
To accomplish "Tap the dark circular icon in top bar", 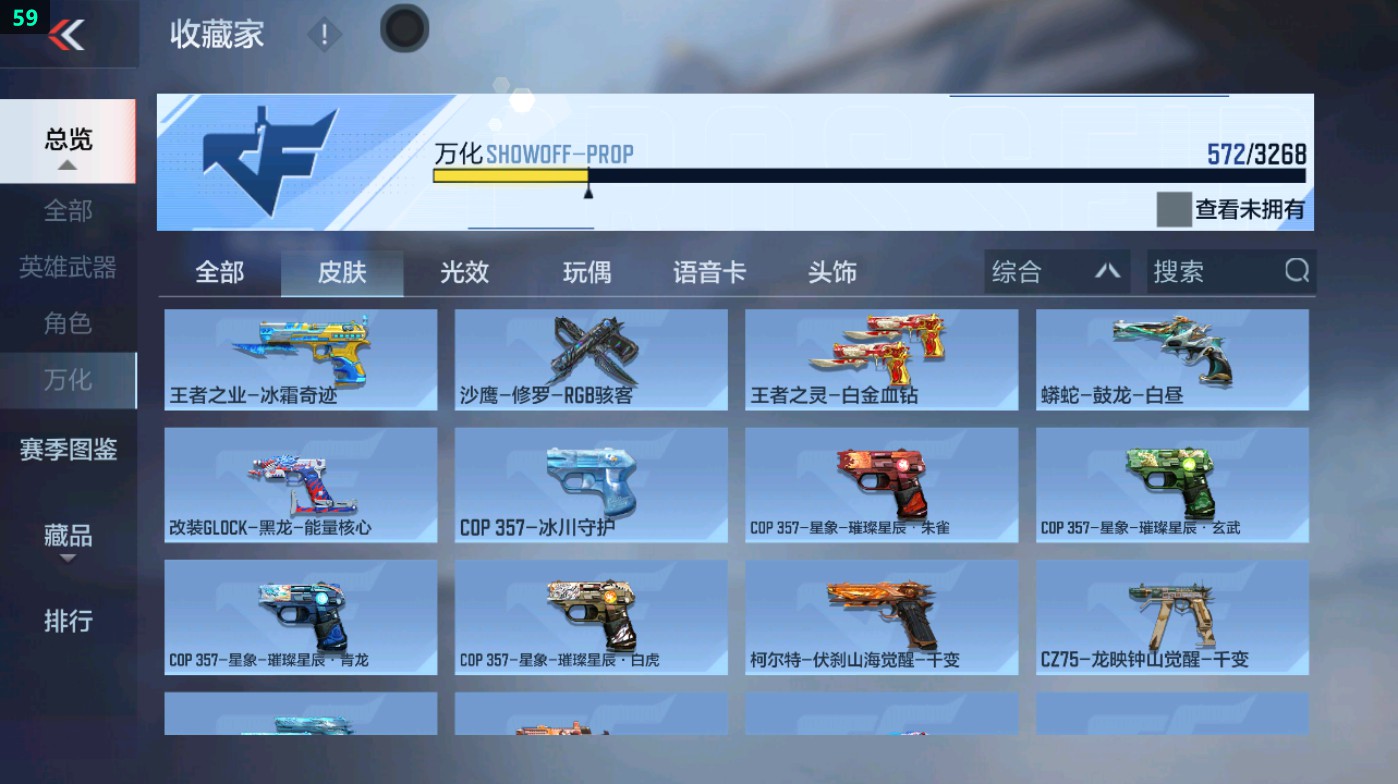I will click(x=404, y=30).
